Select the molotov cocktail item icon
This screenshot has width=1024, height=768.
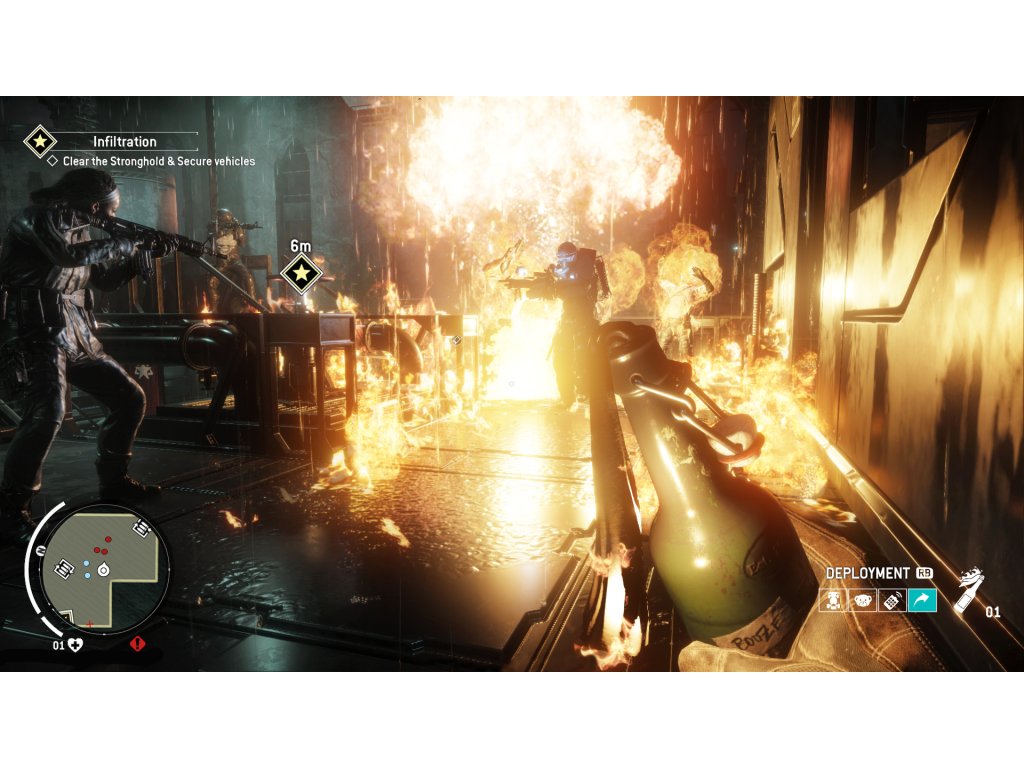point(966,592)
